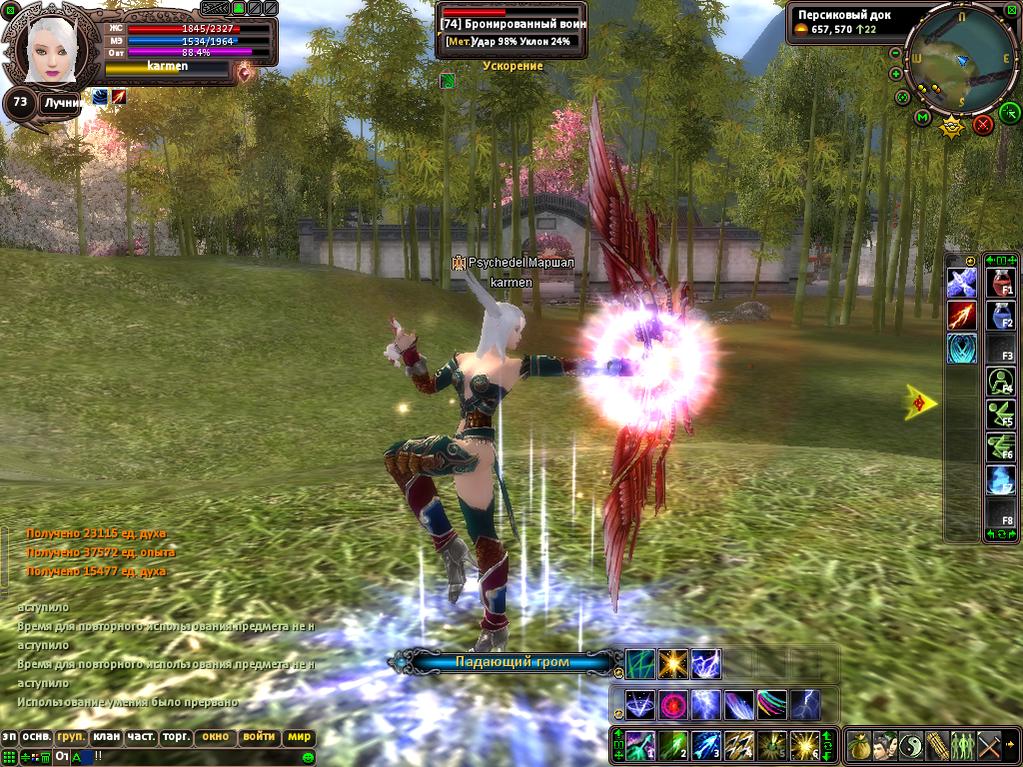Open the world map with M button
The width and height of the screenshot is (1023, 767).
point(922,118)
